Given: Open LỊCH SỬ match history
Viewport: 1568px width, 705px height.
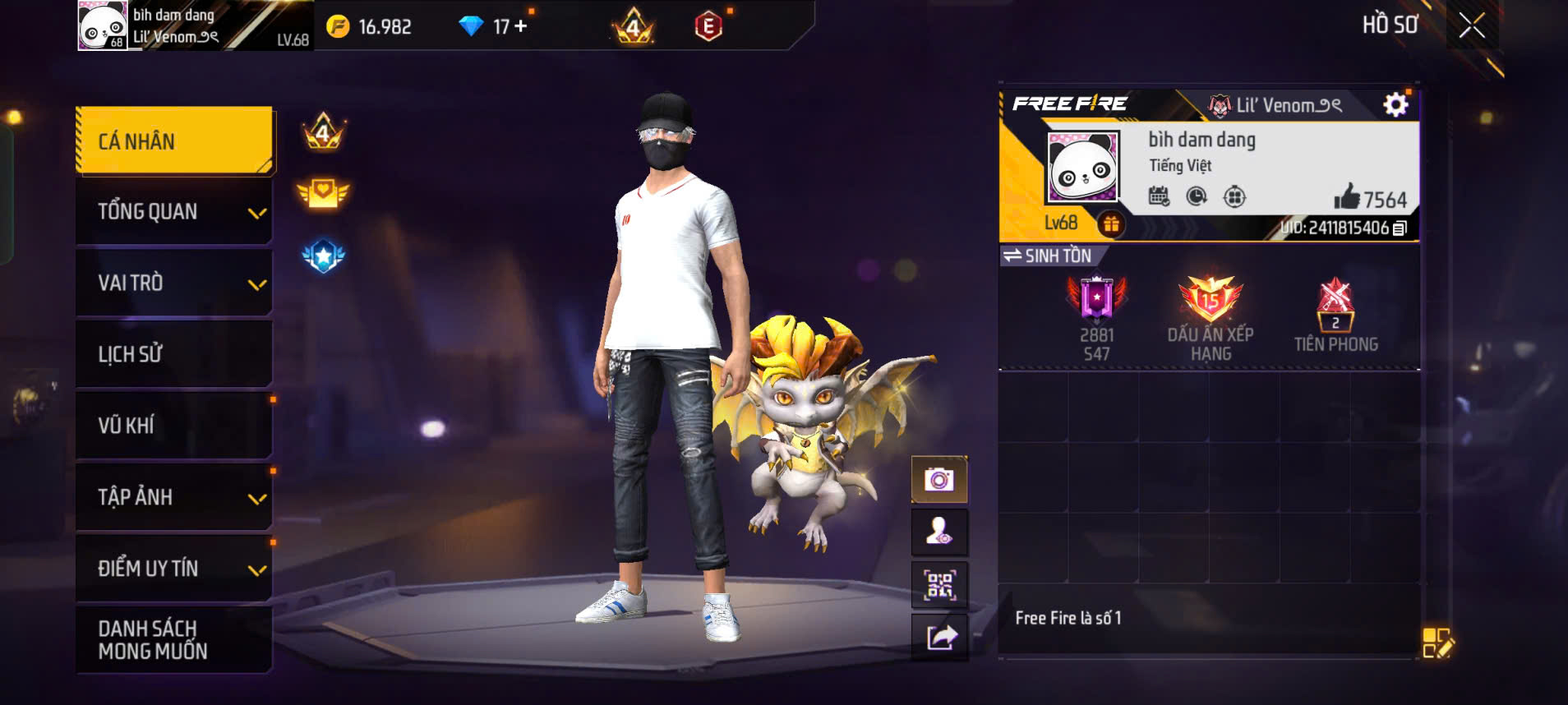Looking at the screenshot, I should (174, 354).
